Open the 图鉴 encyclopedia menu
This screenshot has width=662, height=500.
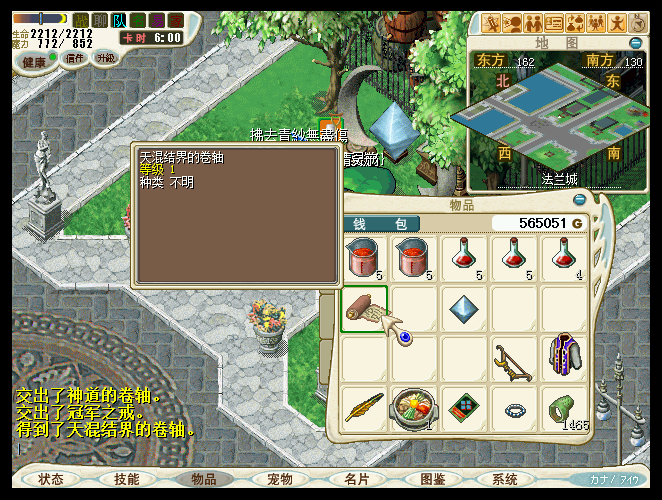(432, 479)
